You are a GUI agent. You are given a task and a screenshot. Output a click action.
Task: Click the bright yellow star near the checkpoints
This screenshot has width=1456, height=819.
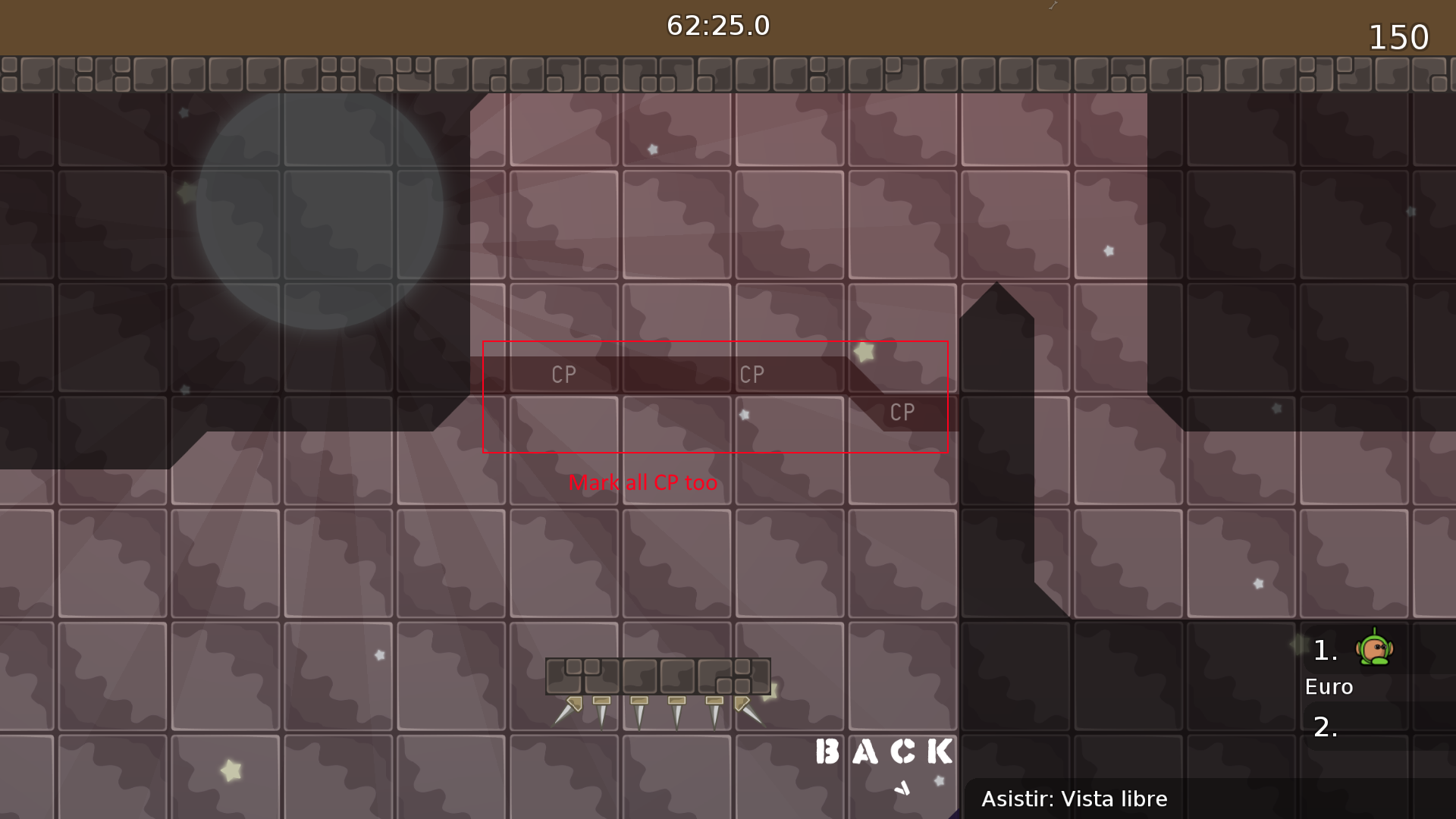coord(864,351)
